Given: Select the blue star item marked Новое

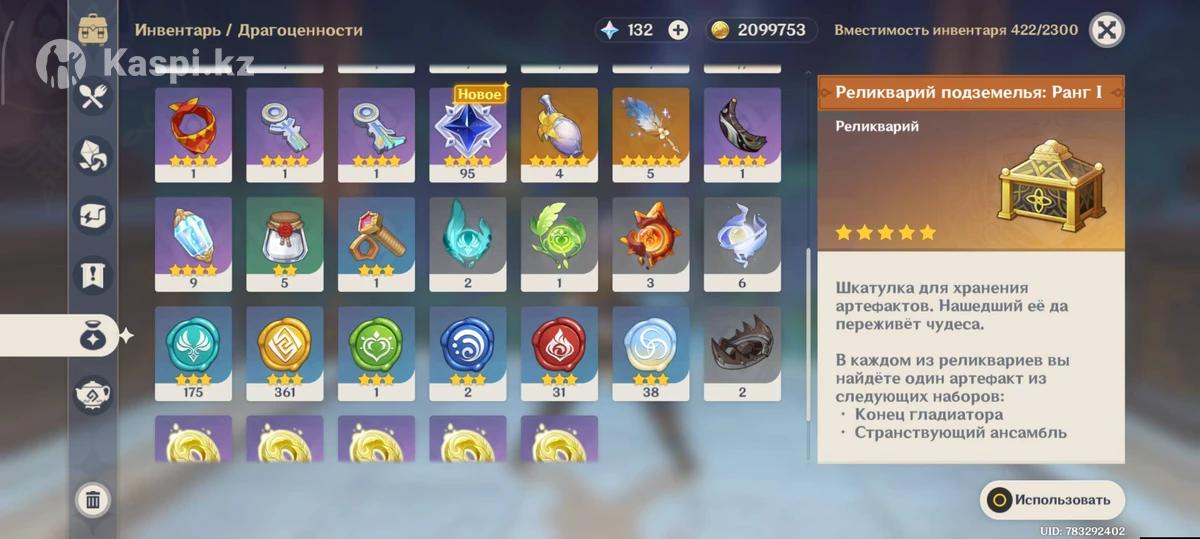Looking at the screenshot, I should point(468,128).
